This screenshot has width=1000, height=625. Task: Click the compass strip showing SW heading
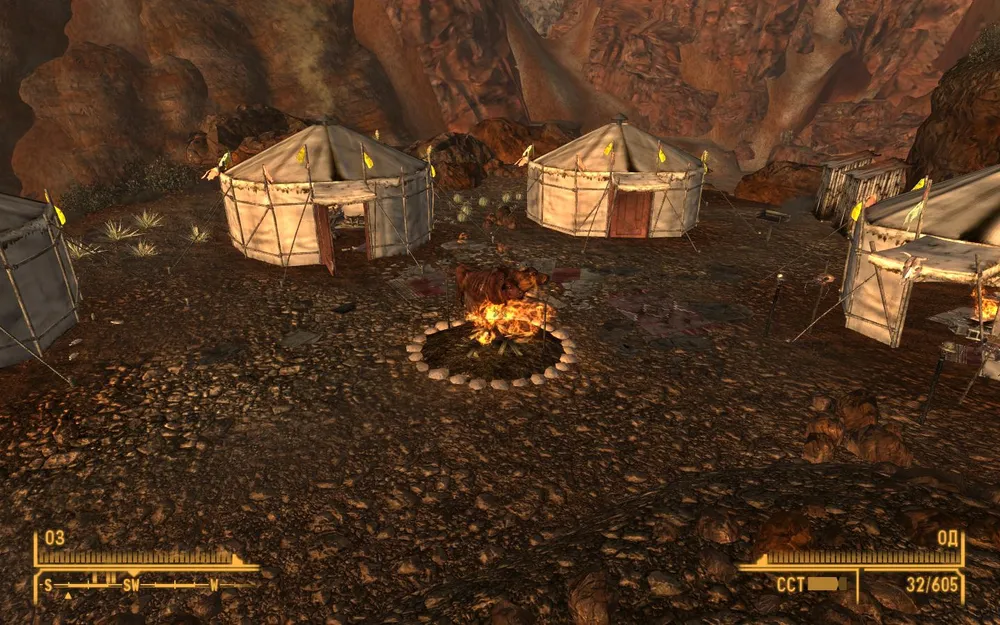point(140,585)
